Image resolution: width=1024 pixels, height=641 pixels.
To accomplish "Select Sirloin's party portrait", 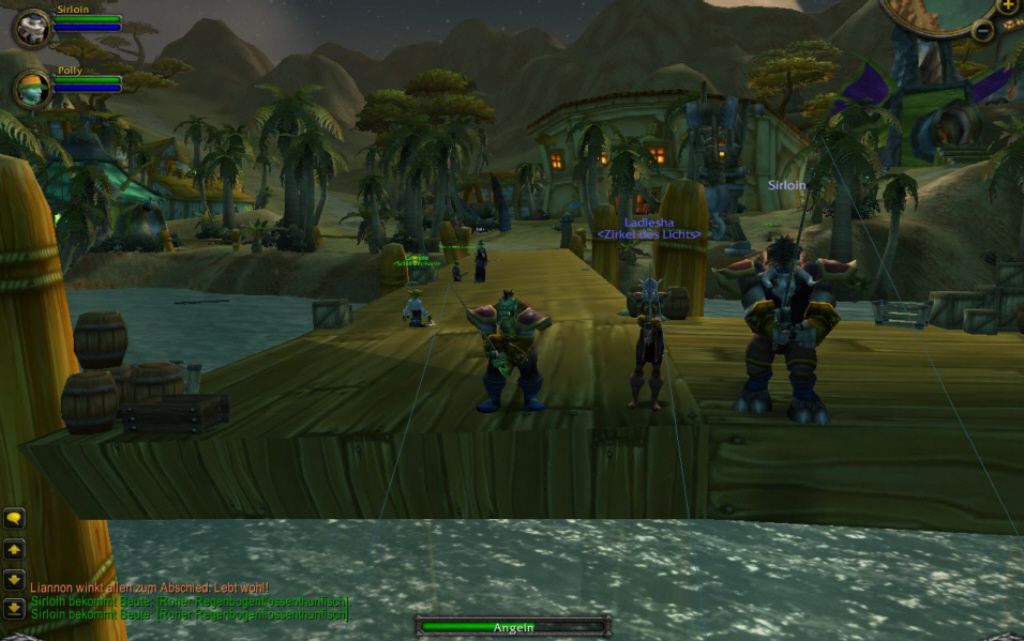I will 32,28.
